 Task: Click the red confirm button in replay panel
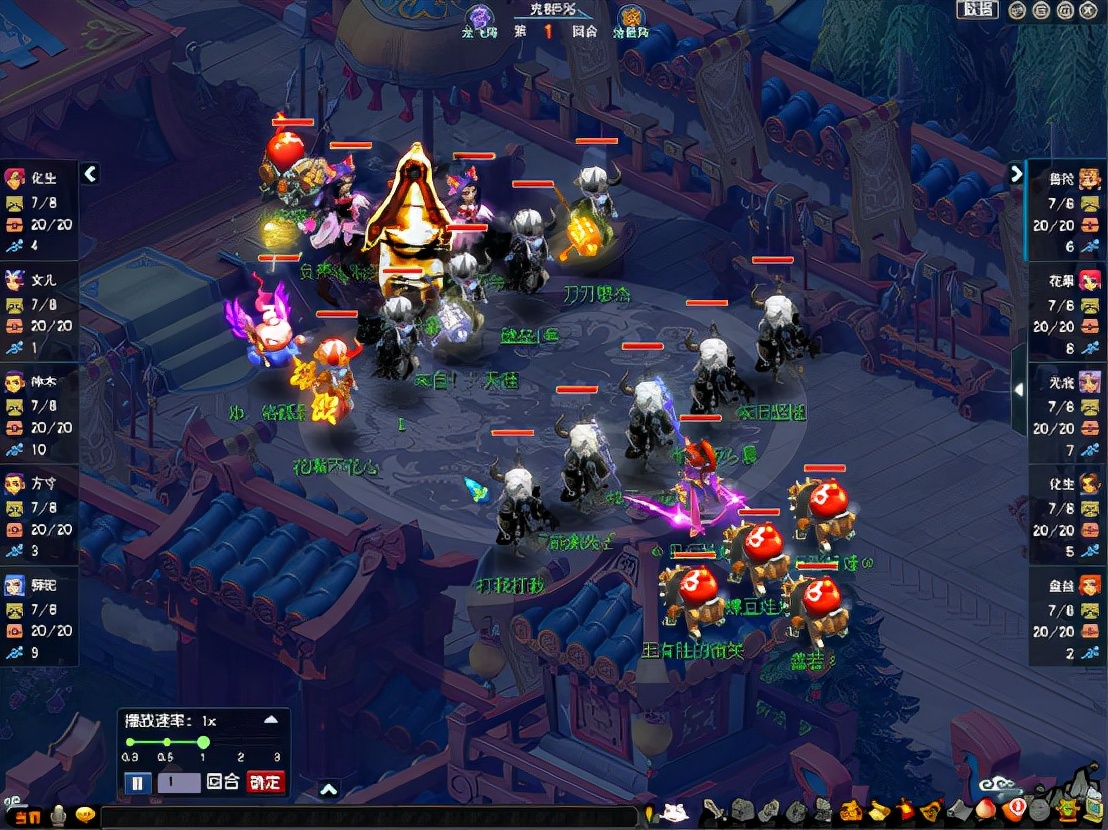[265, 782]
